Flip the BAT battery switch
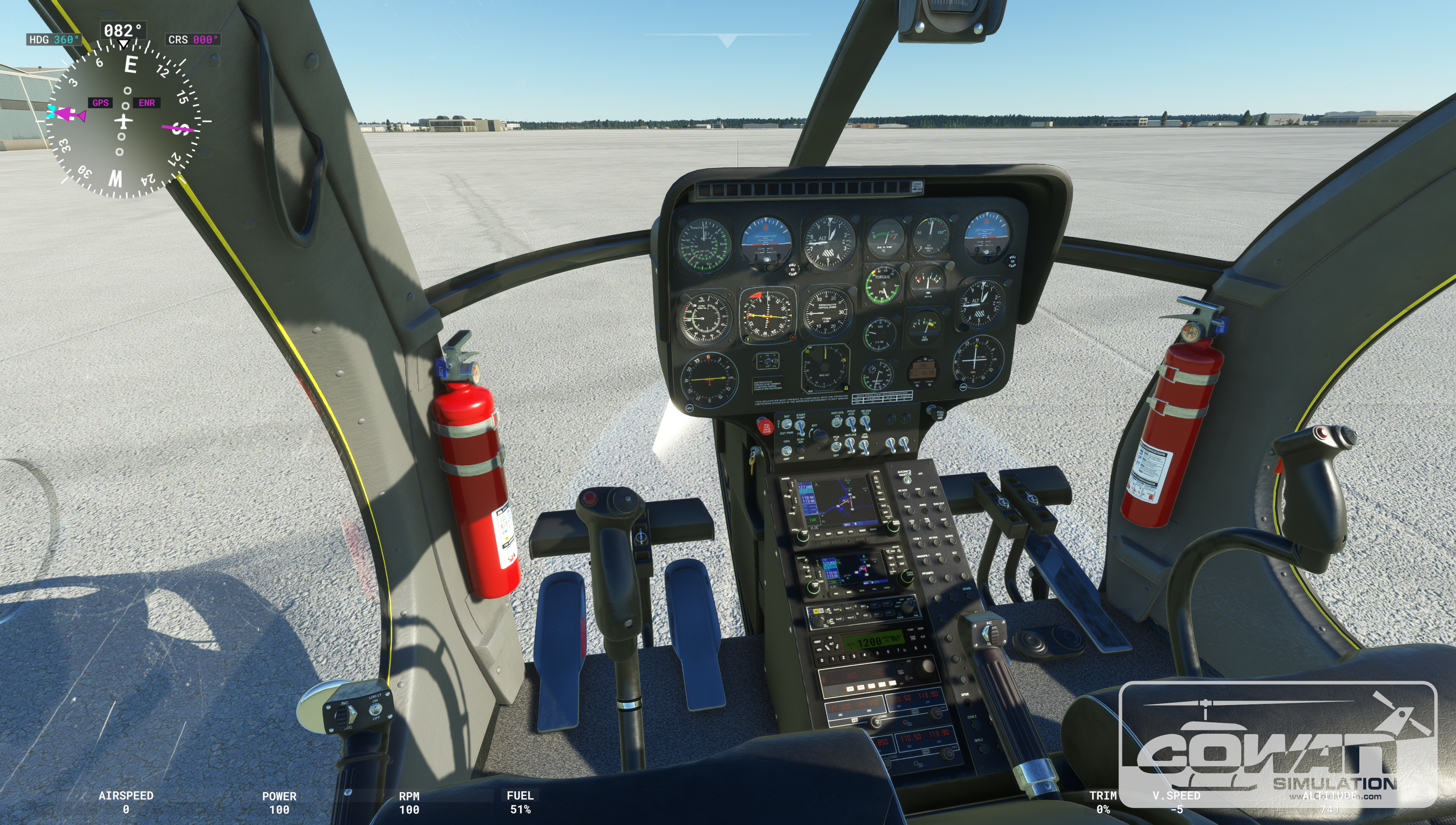The height and width of the screenshot is (825, 1456). 786,424
